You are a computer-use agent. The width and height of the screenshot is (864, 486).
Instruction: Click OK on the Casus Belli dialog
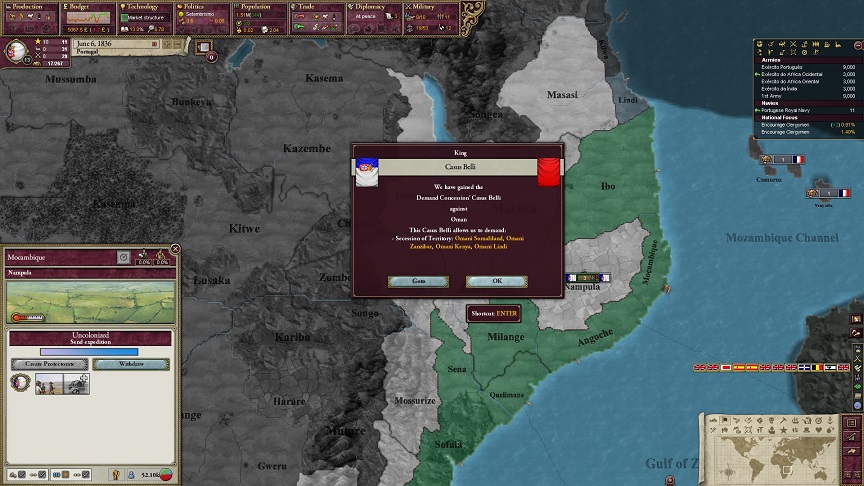pyautogui.click(x=497, y=281)
